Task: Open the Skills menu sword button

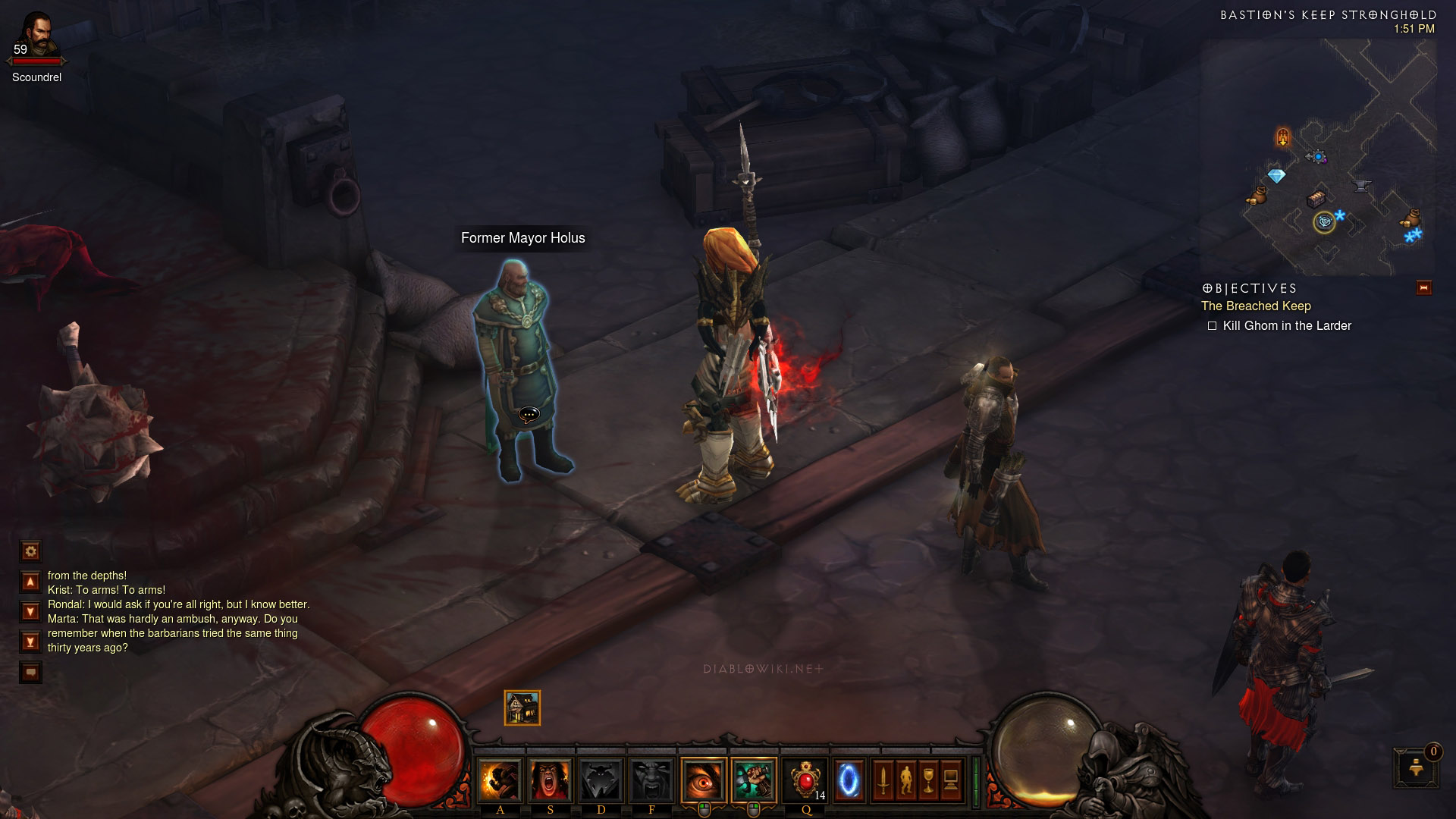Action: [883, 780]
